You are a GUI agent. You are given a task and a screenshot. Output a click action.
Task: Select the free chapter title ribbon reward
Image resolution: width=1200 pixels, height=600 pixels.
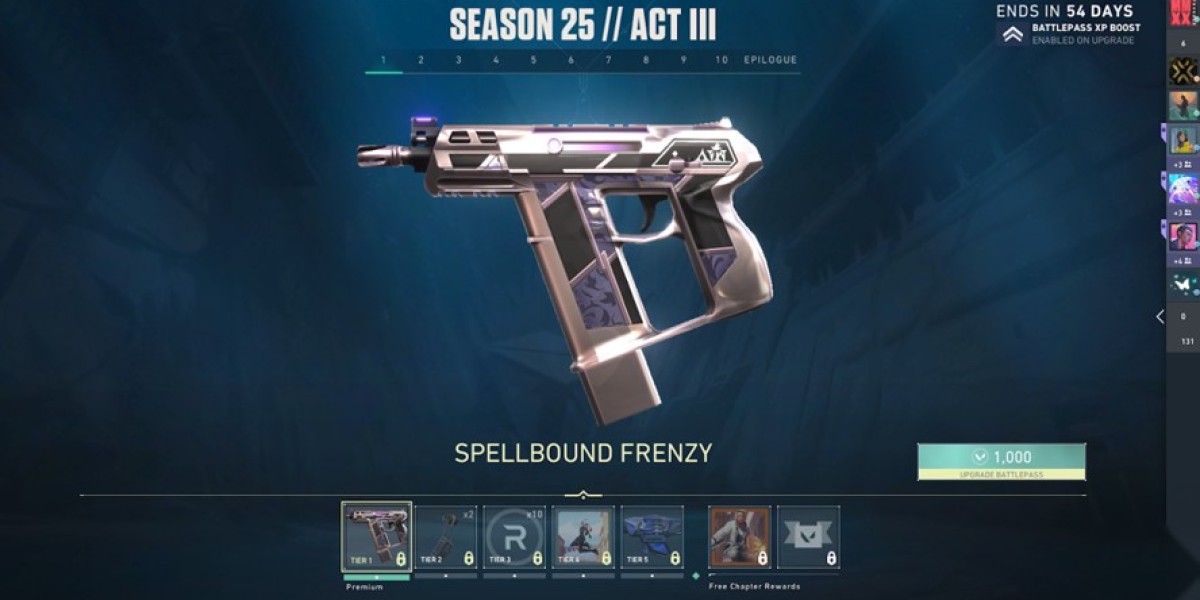tap(808, 537)
